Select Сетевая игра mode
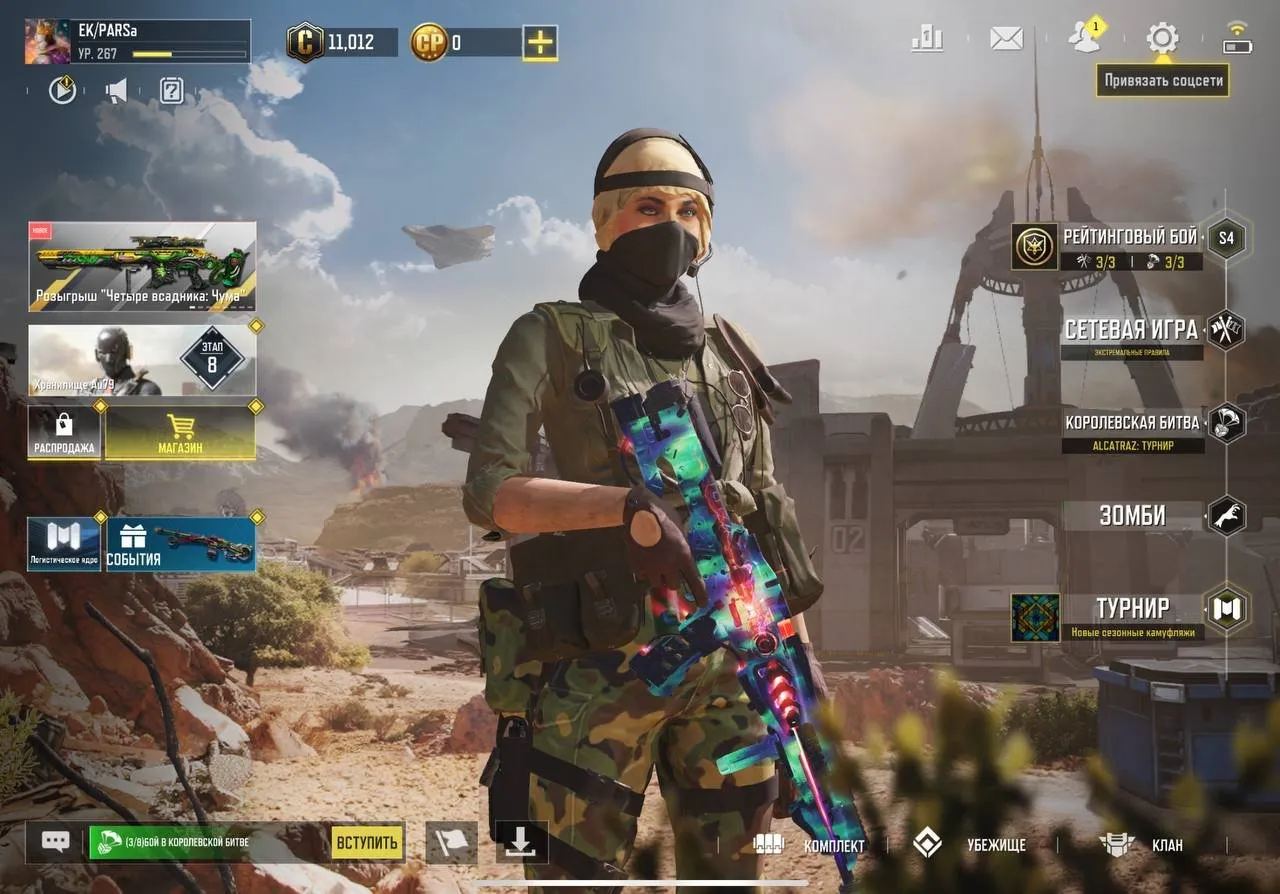 coord(1131,332)
